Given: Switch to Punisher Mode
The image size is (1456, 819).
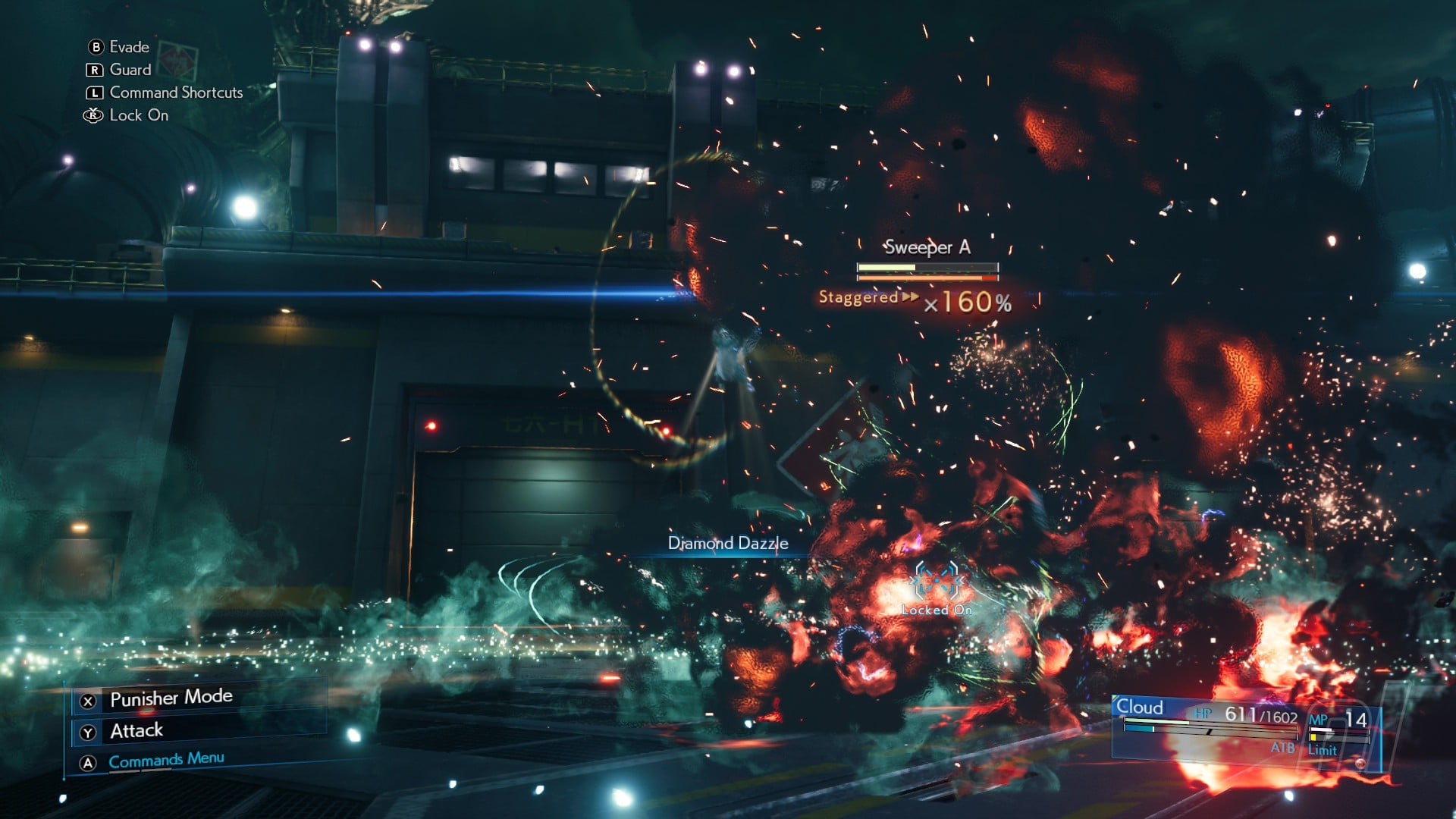Looking at the screenshot, I should point(171,698).
